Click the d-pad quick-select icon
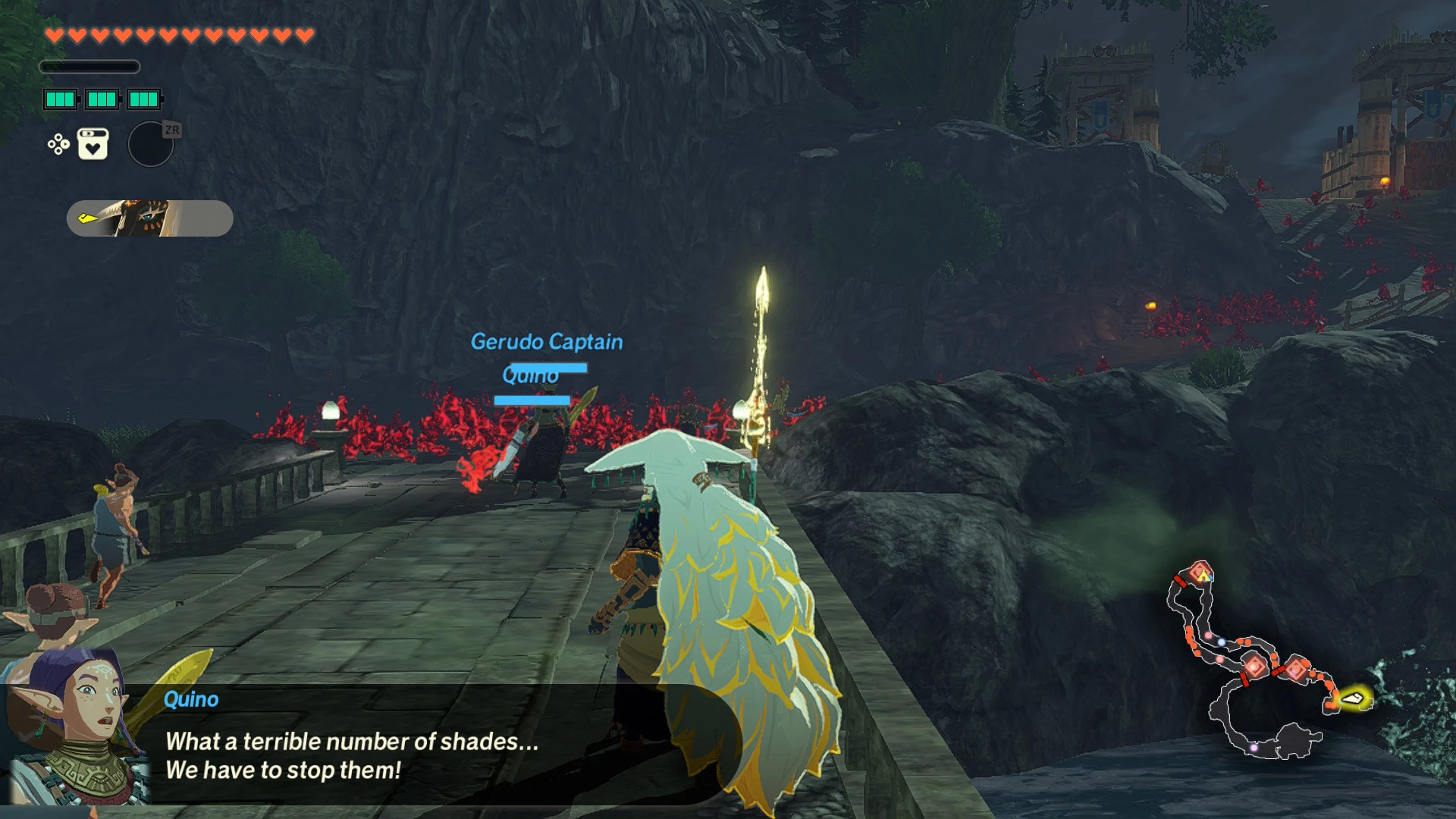Screen dimensions: 1456x819 (x=58, y=143)
